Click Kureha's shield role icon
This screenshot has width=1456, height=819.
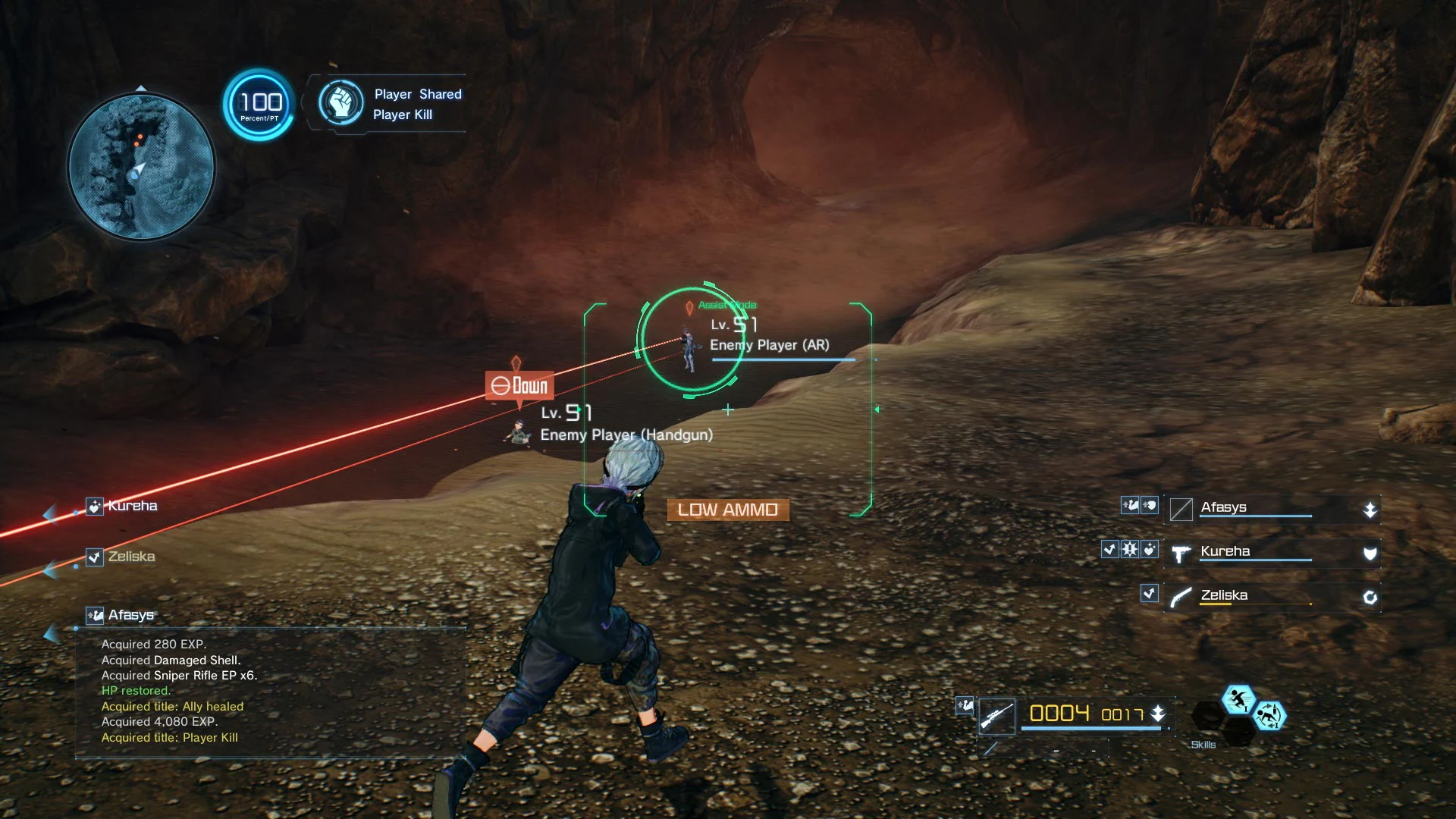click(x=1370, y=553)
